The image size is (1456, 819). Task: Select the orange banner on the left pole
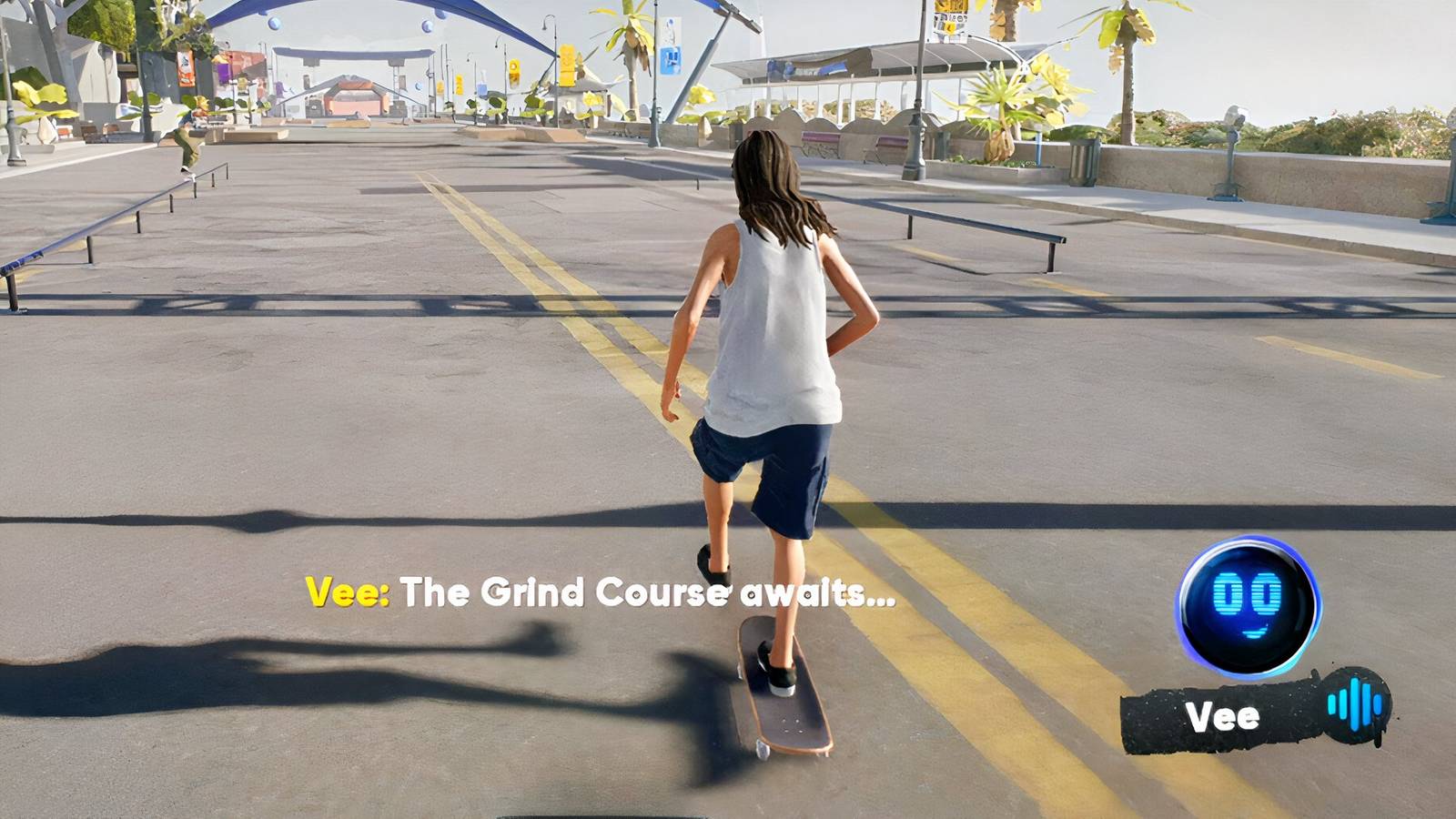click(186, 68)
